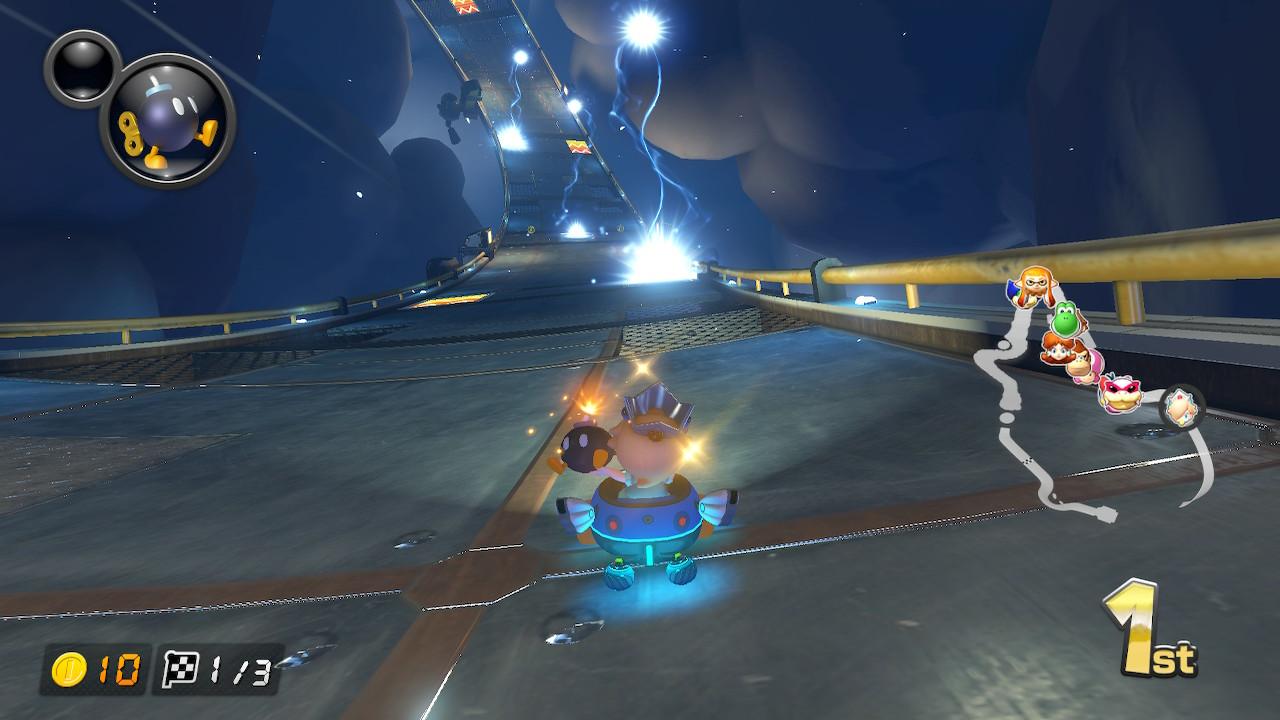Click the orange Inkling map marker
1280x720 pixels.
tap(1029, 286)
